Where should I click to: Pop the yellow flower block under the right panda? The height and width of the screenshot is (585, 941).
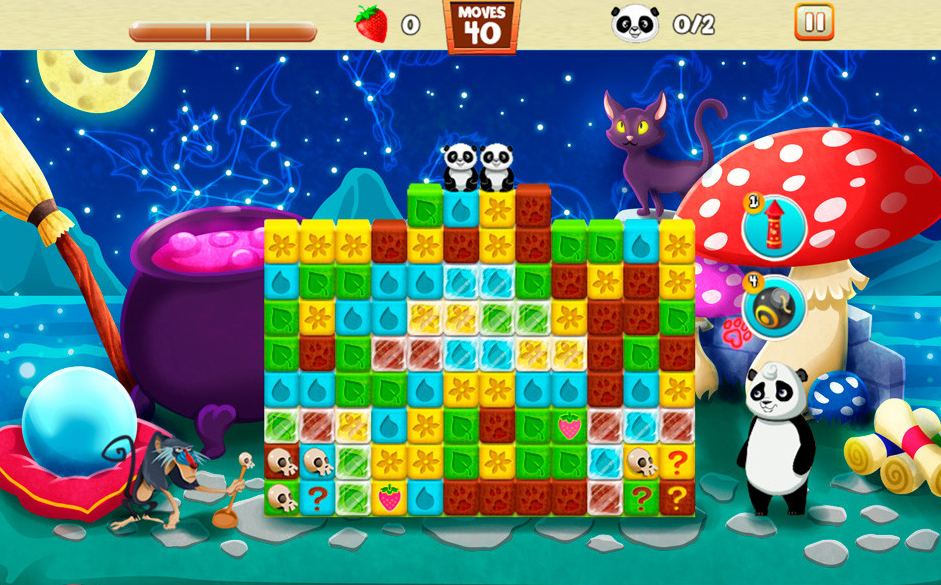pos(496,209)
